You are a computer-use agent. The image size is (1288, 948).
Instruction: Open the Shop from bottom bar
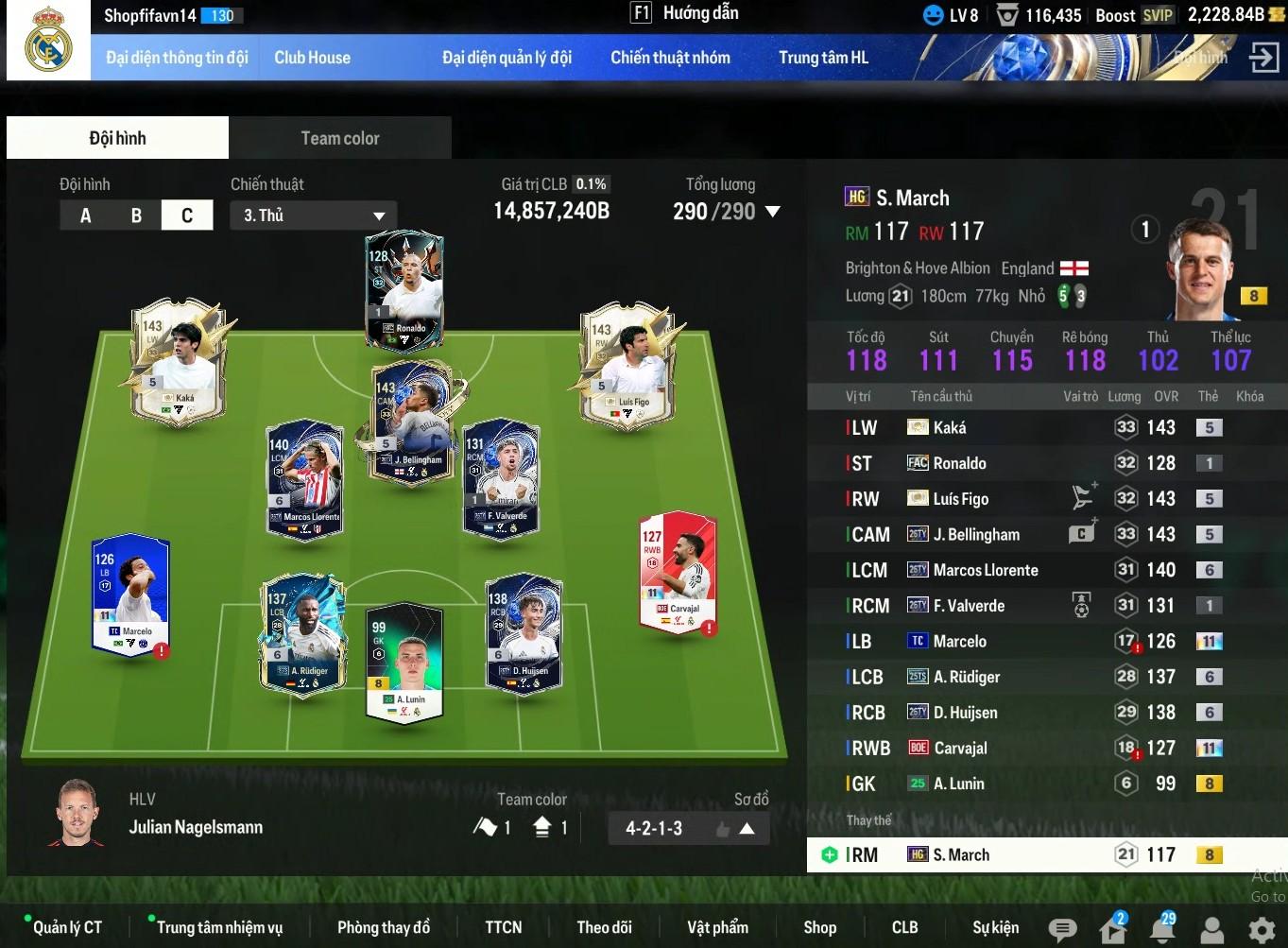[x=819, y=927]
